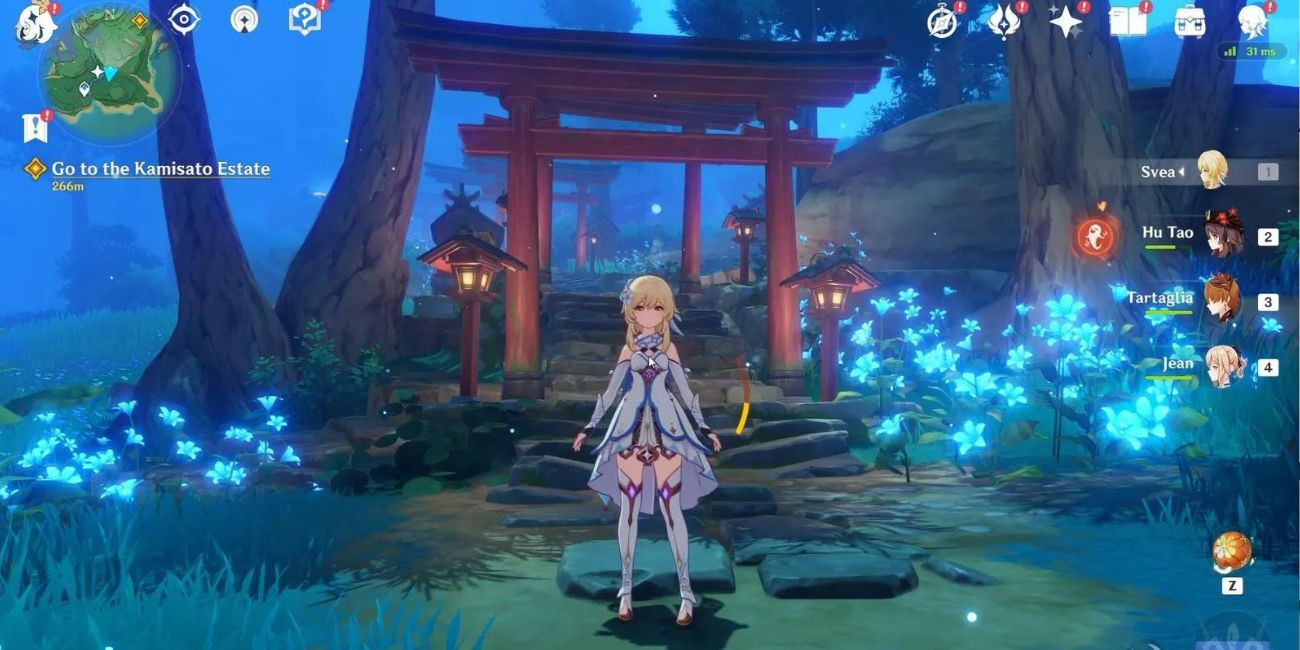Open the Adventurer Handbook book icon

coord(1127,21)
